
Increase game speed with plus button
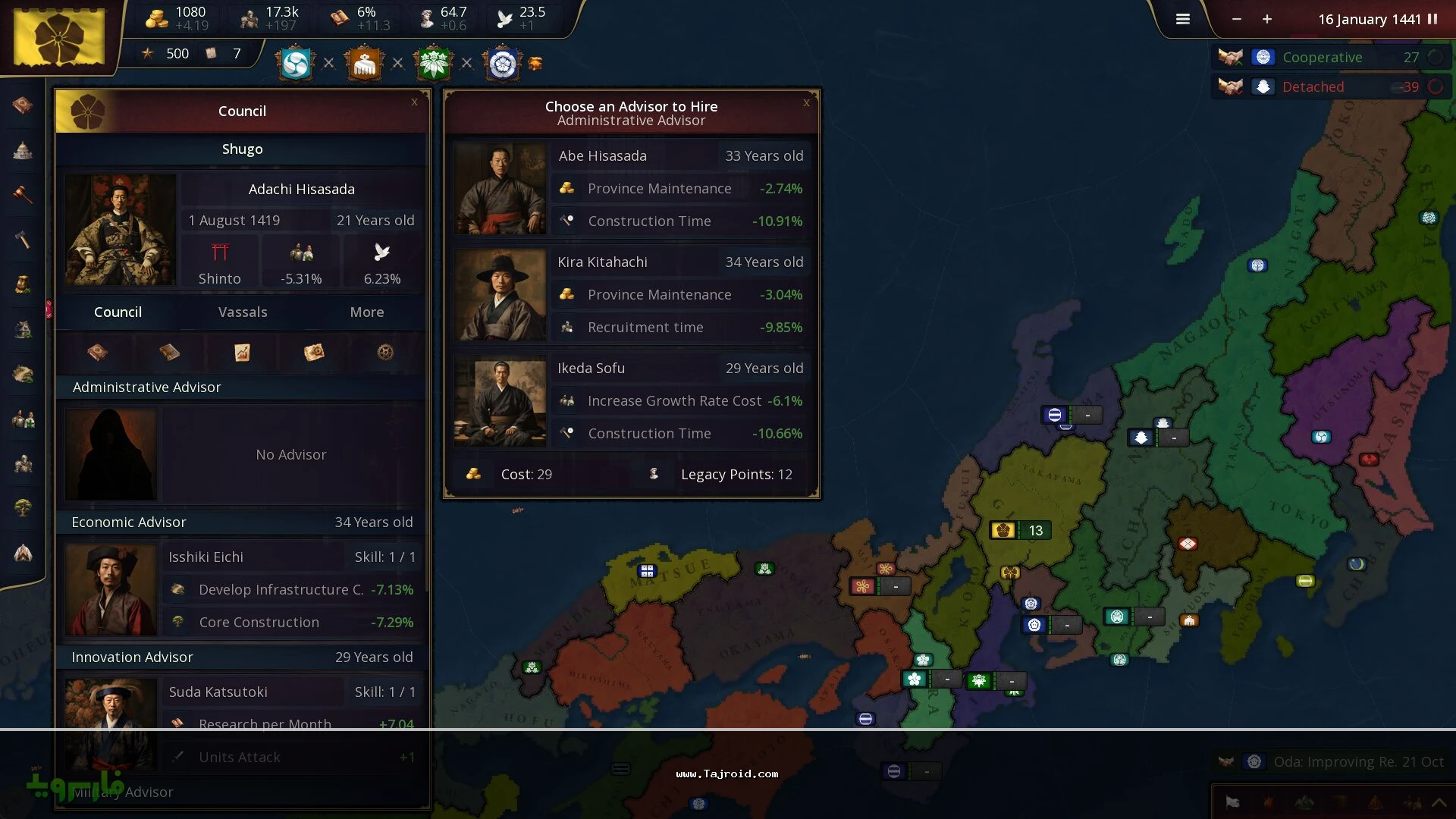[1267, 19]
